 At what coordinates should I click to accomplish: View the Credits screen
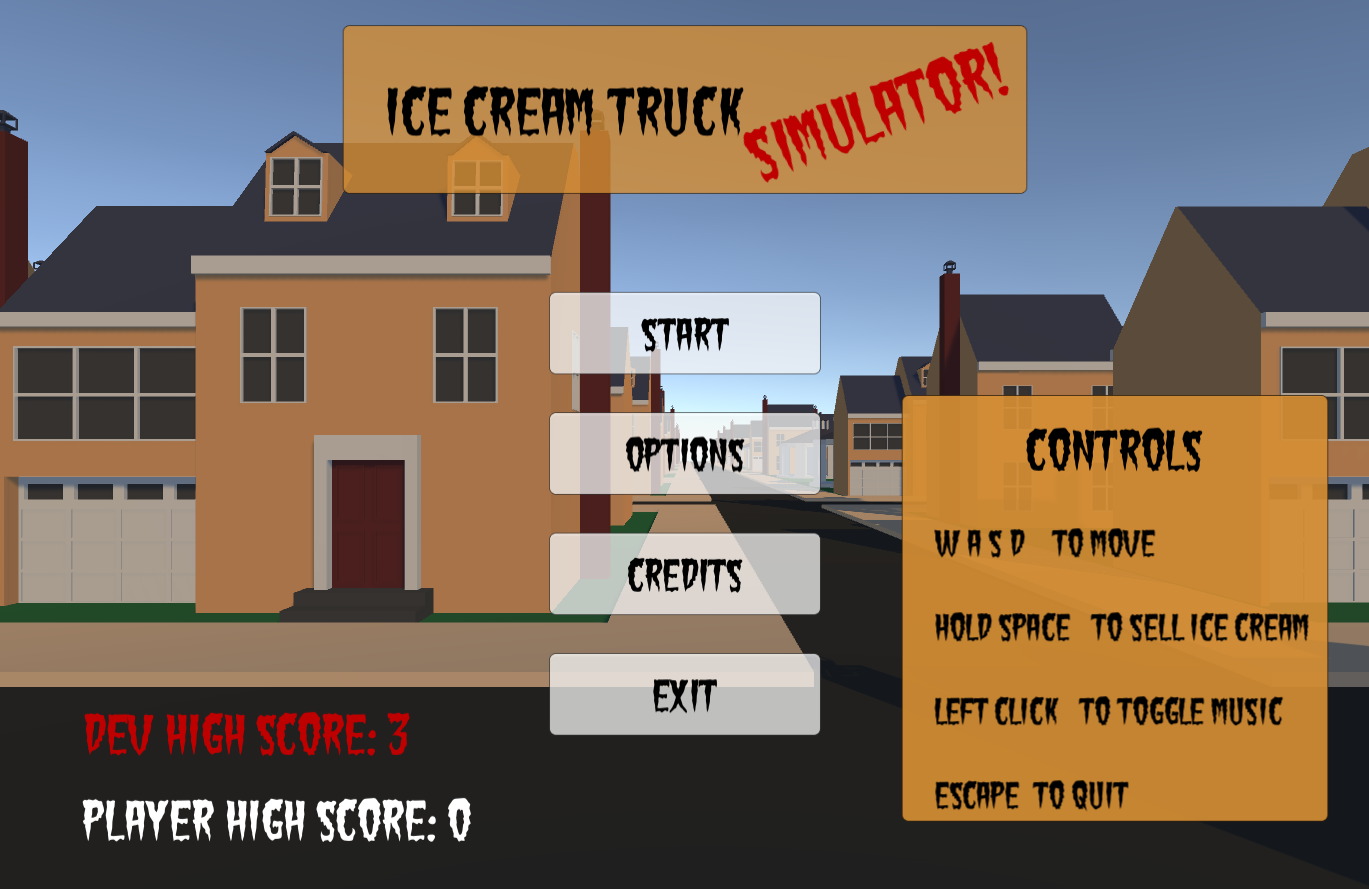point(684,575)
